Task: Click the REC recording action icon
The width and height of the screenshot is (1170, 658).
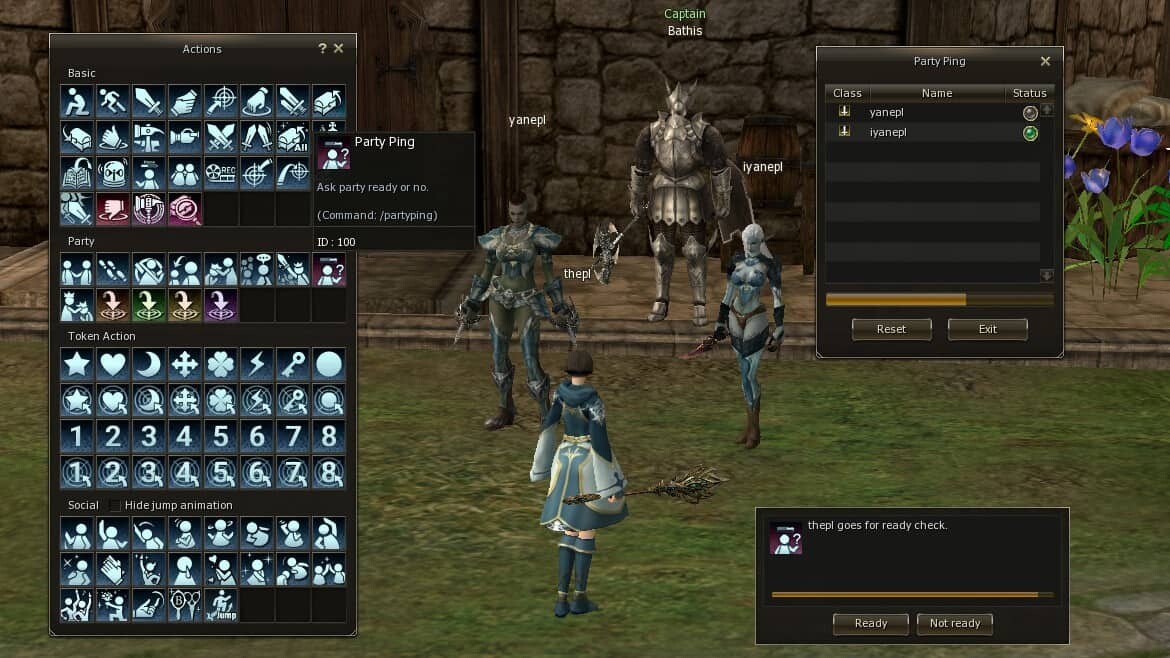Action: [221, 173]
